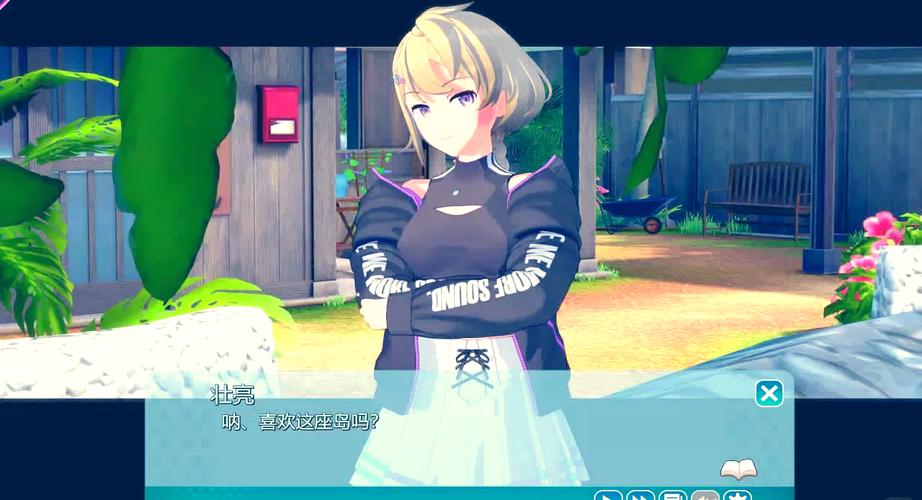Open settings with the gear button
Screen dimensions: 922x500
point(738,496)
